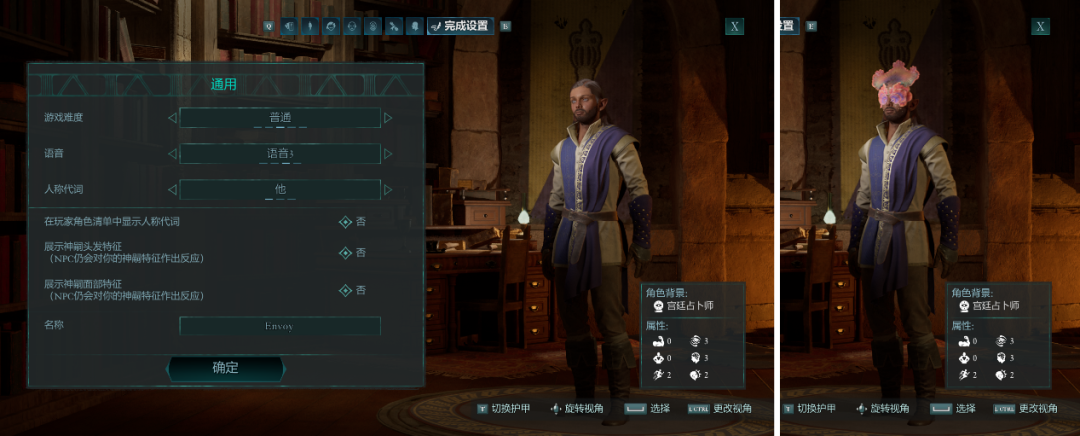
Task: Increase 游戏难度 with its right arrow
Action: [389, 118]
